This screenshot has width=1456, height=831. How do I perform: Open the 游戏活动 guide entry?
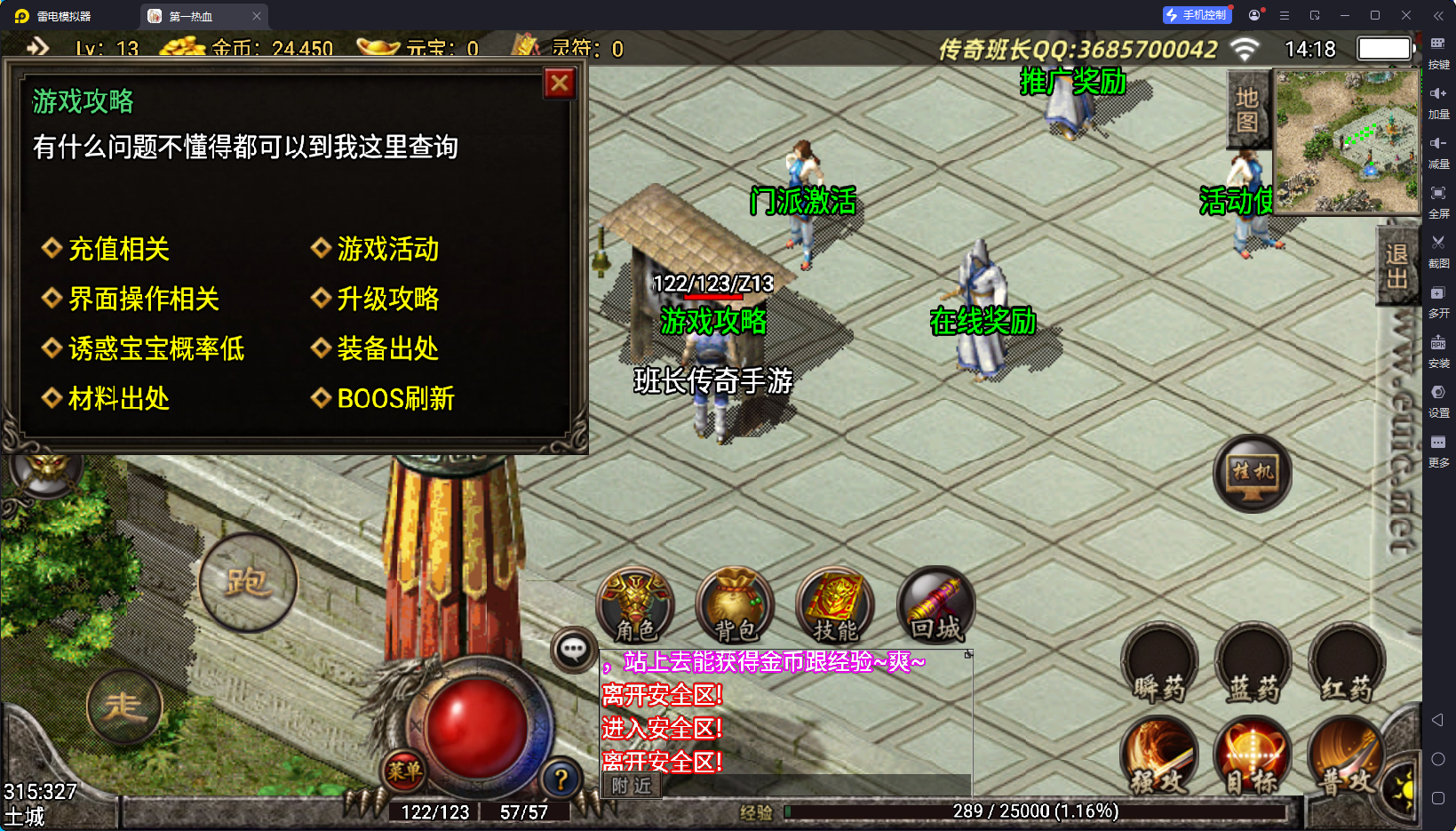tap(386, 249)
